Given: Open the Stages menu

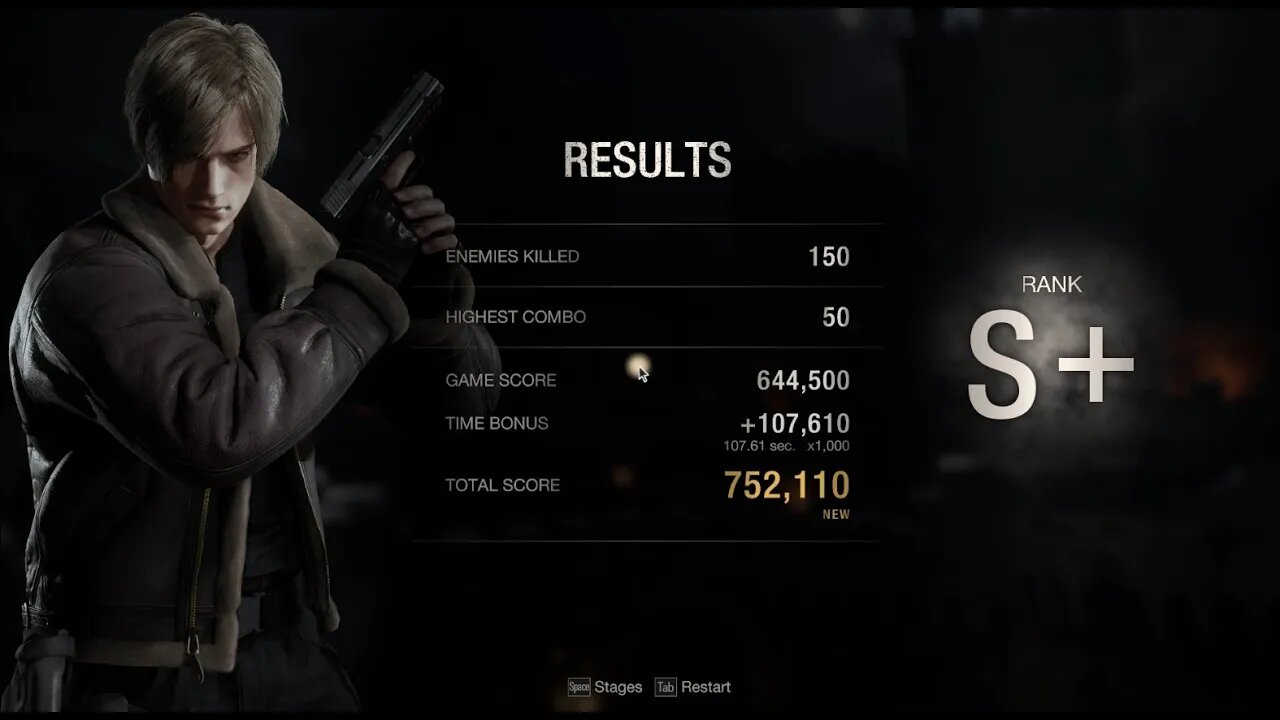Looking at the screenshot, I should click(617, 687).
